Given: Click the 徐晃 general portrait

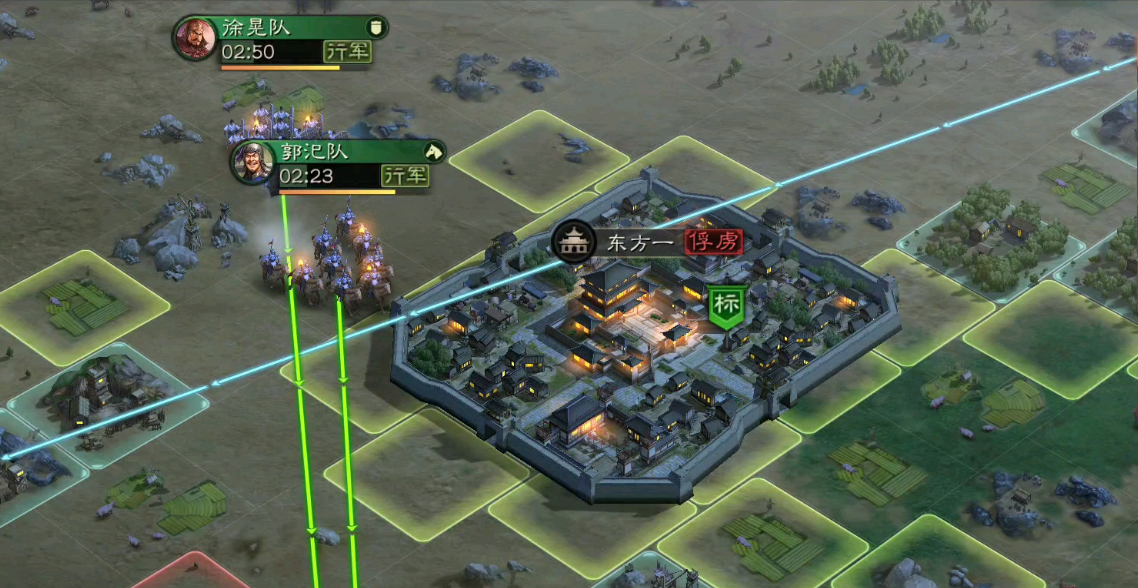Looking at the screenshot, I should pos(195,39).
